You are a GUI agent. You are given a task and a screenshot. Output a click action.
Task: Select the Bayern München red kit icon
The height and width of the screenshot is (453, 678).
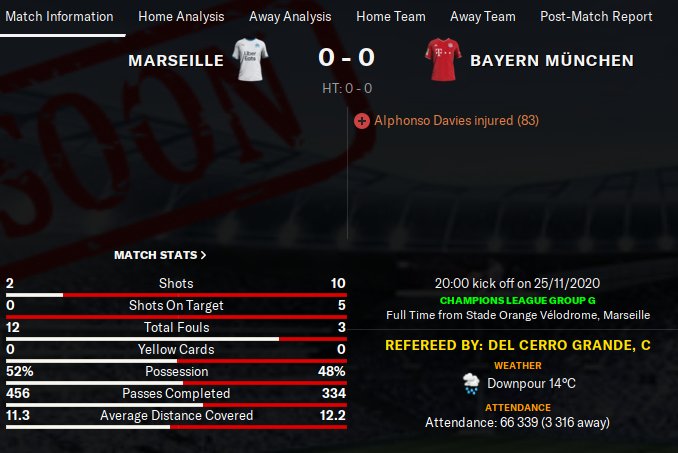441,60
